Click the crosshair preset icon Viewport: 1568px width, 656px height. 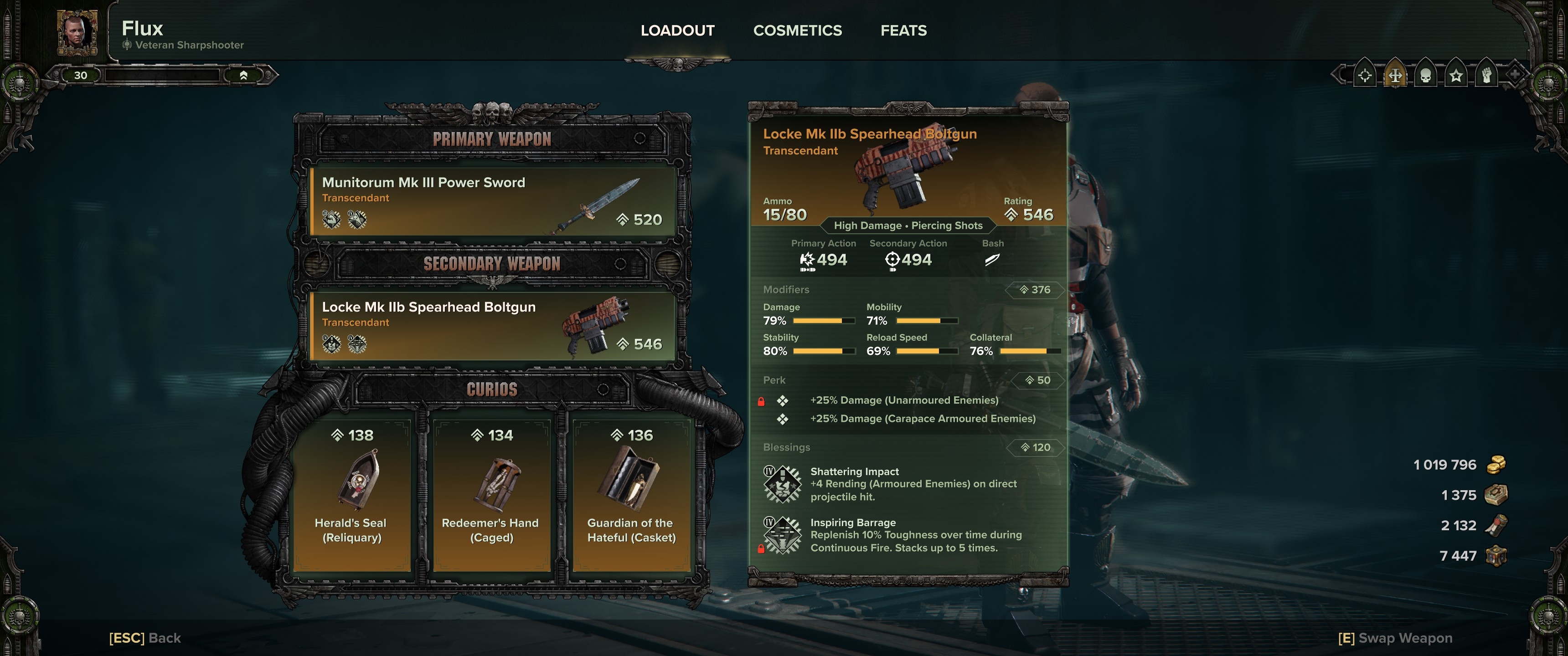point(1365,76)
